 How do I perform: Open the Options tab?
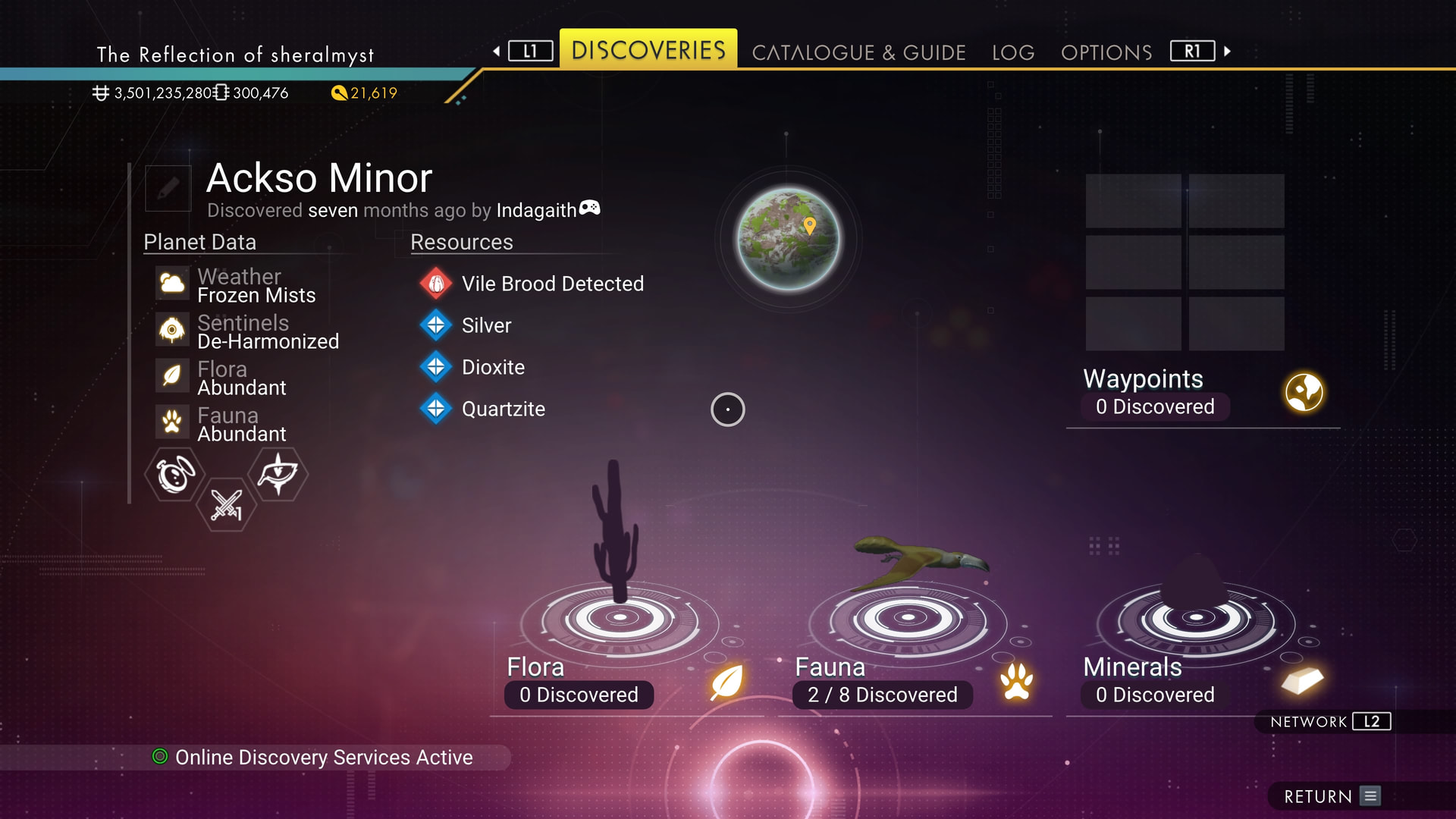(1106, 52)
